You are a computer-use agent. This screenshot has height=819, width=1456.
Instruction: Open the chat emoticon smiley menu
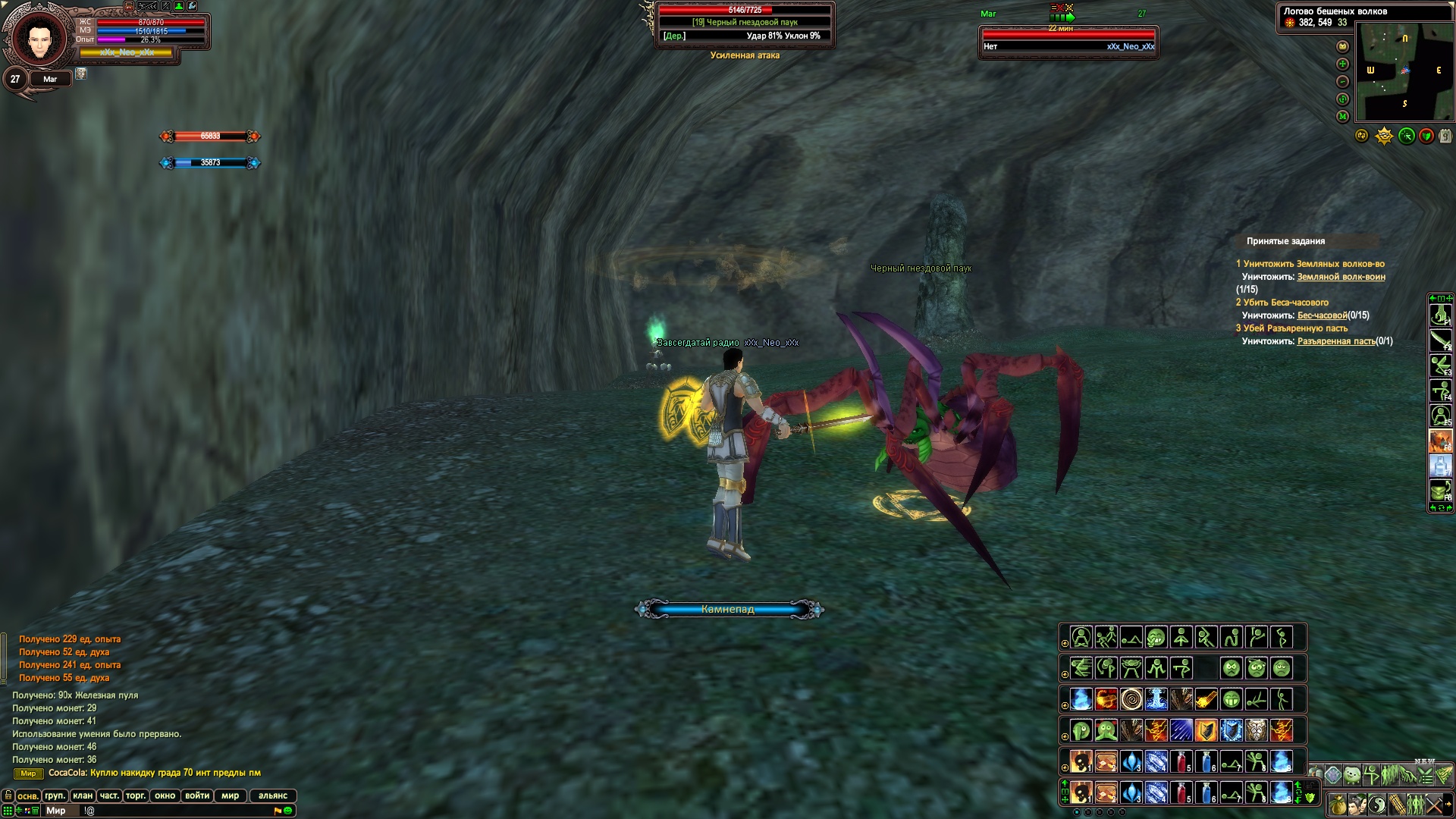(288, 811)
